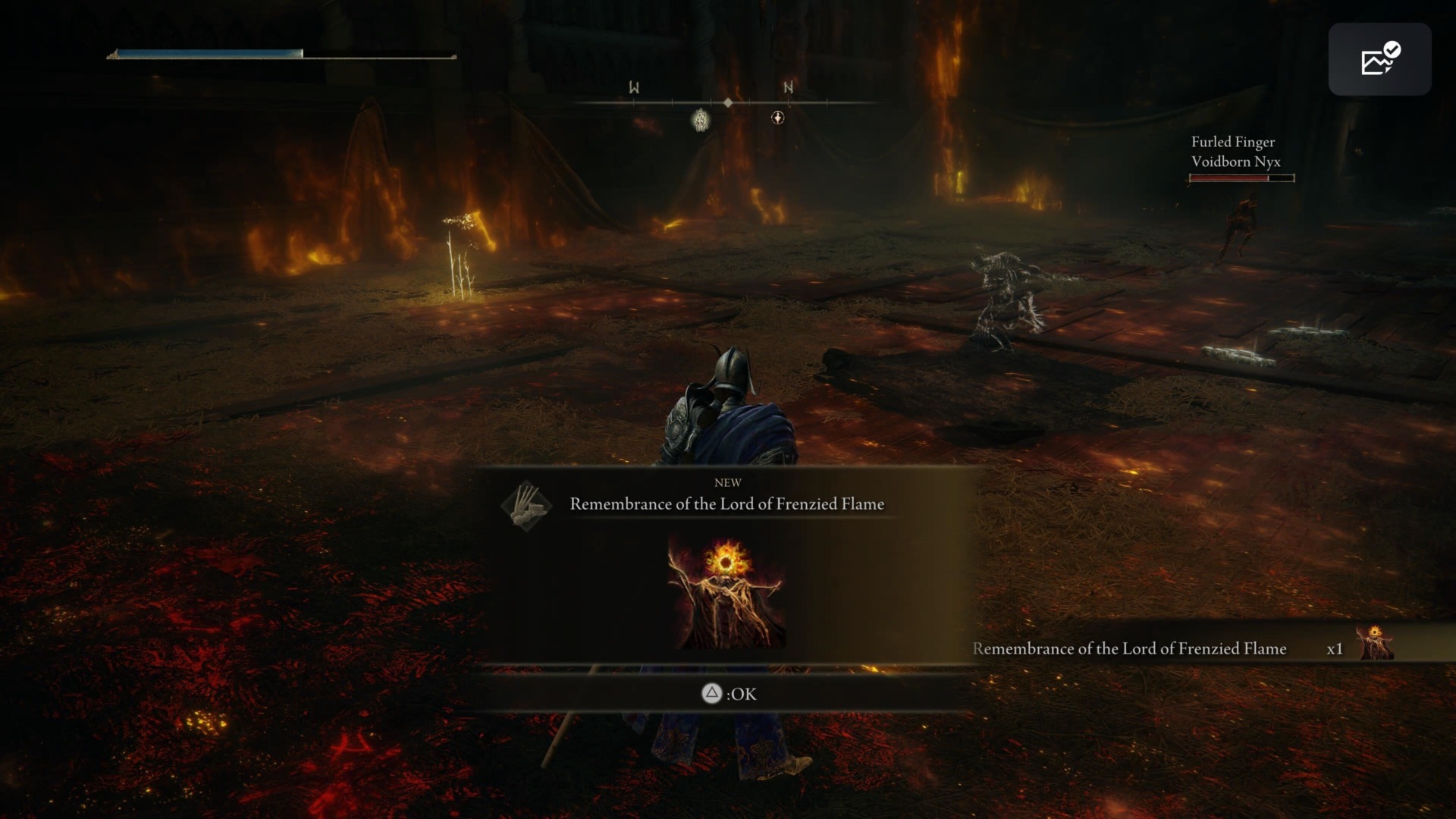Select the W cardinal marker on the compass

(633, 88)
